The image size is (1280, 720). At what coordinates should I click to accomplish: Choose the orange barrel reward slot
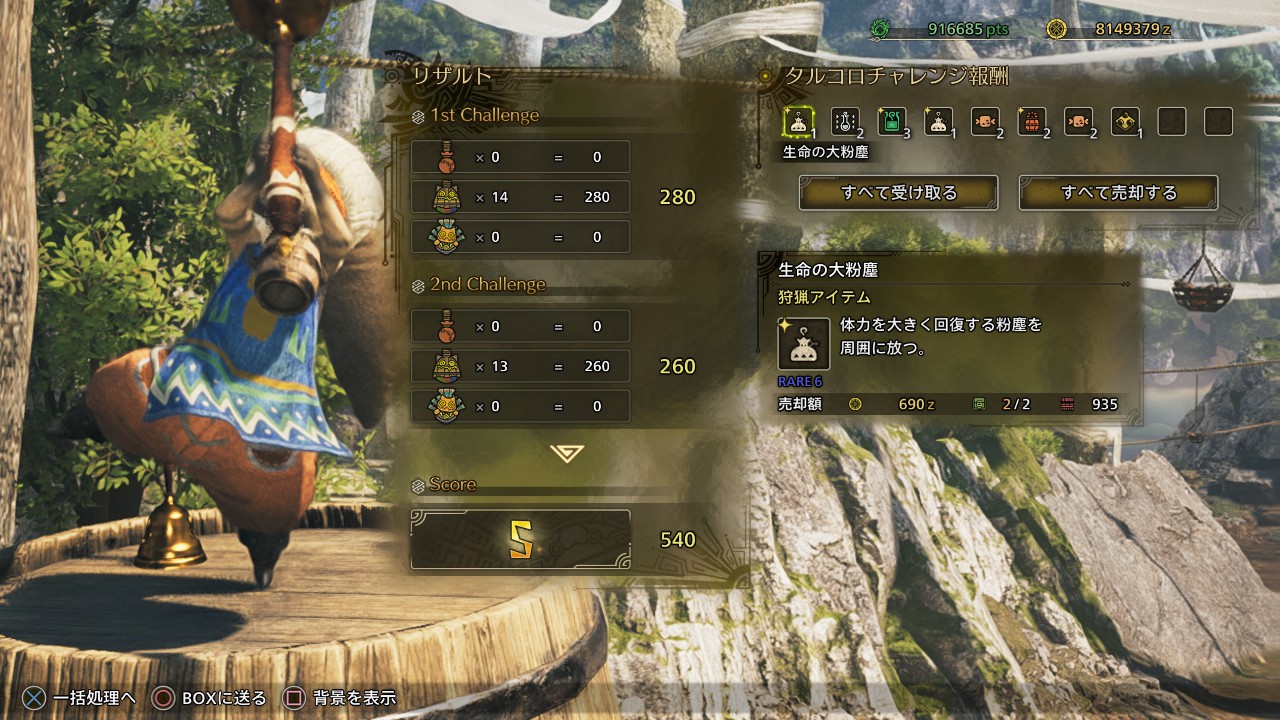[1031, 122]
